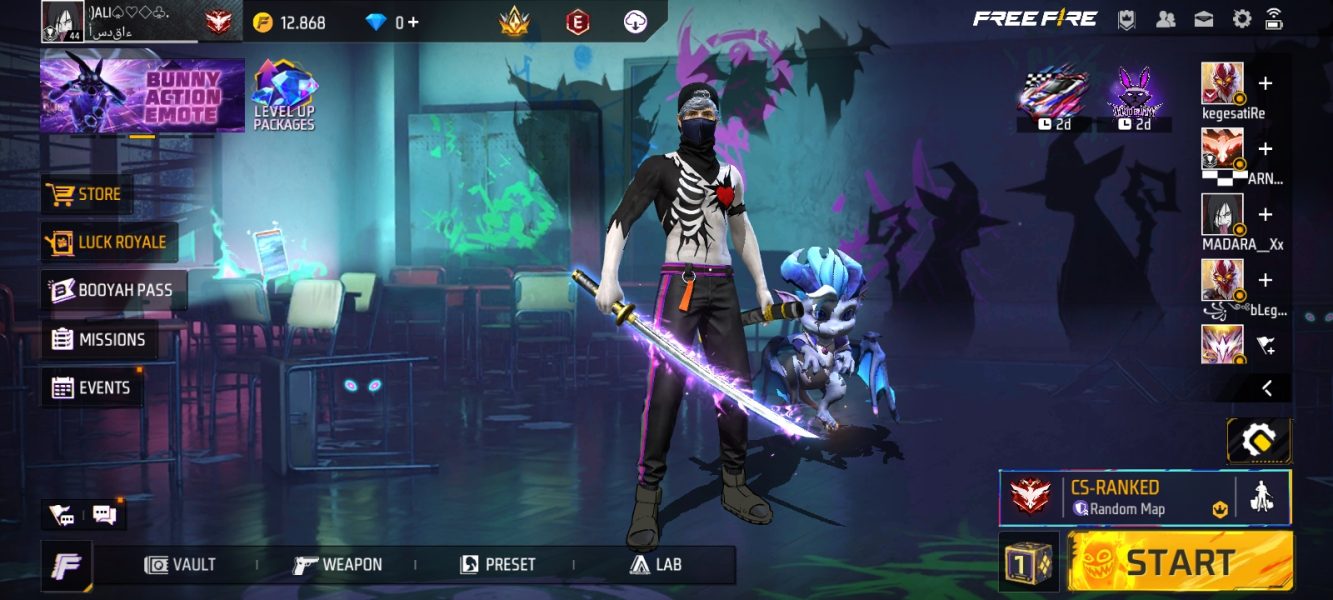The height and width of the screenshot is (600, 1333).
Task: Open the player profile avatar
Action: [x=62, y=21]
